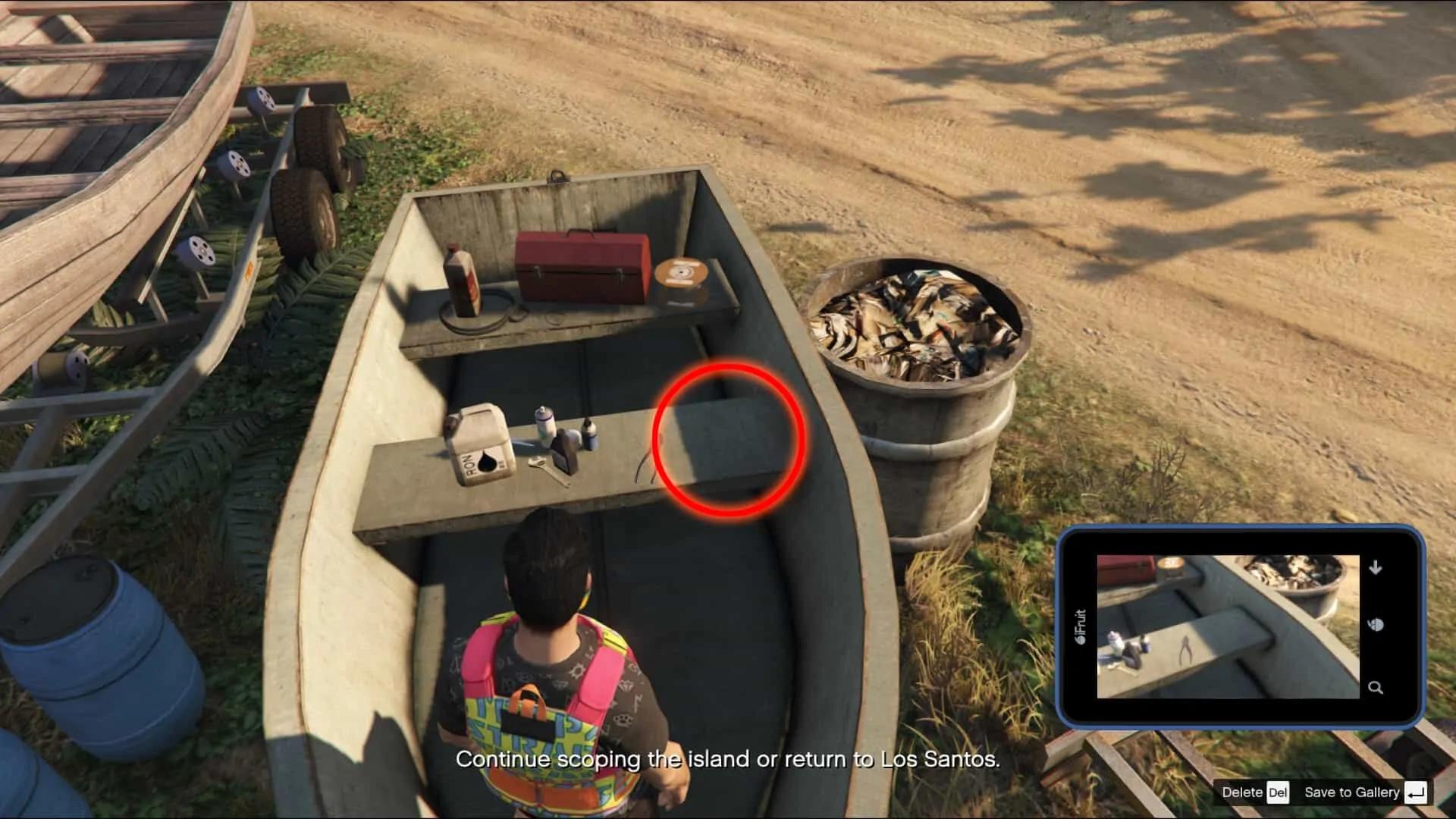Select the phone's middle round icon
The height and width of the screenshot is (819, 1456).
1376,625
